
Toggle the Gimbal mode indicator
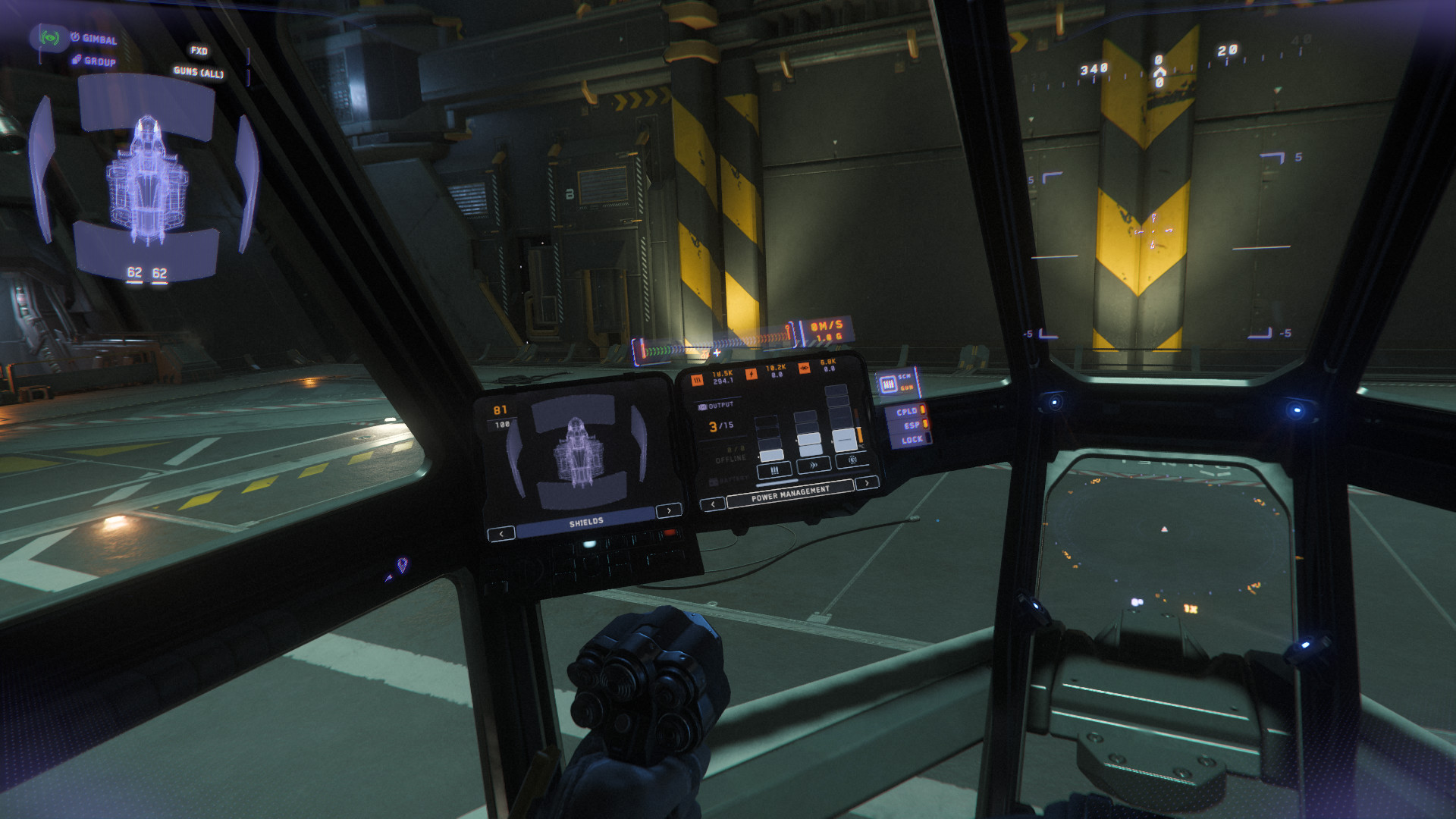[94, 39]
